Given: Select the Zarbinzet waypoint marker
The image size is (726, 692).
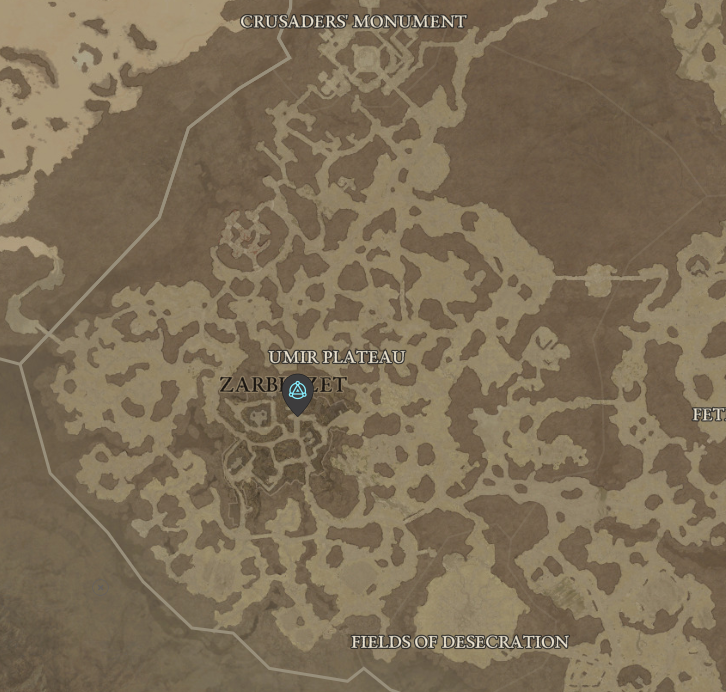Looking at the screenshot, I should point(297,392).
